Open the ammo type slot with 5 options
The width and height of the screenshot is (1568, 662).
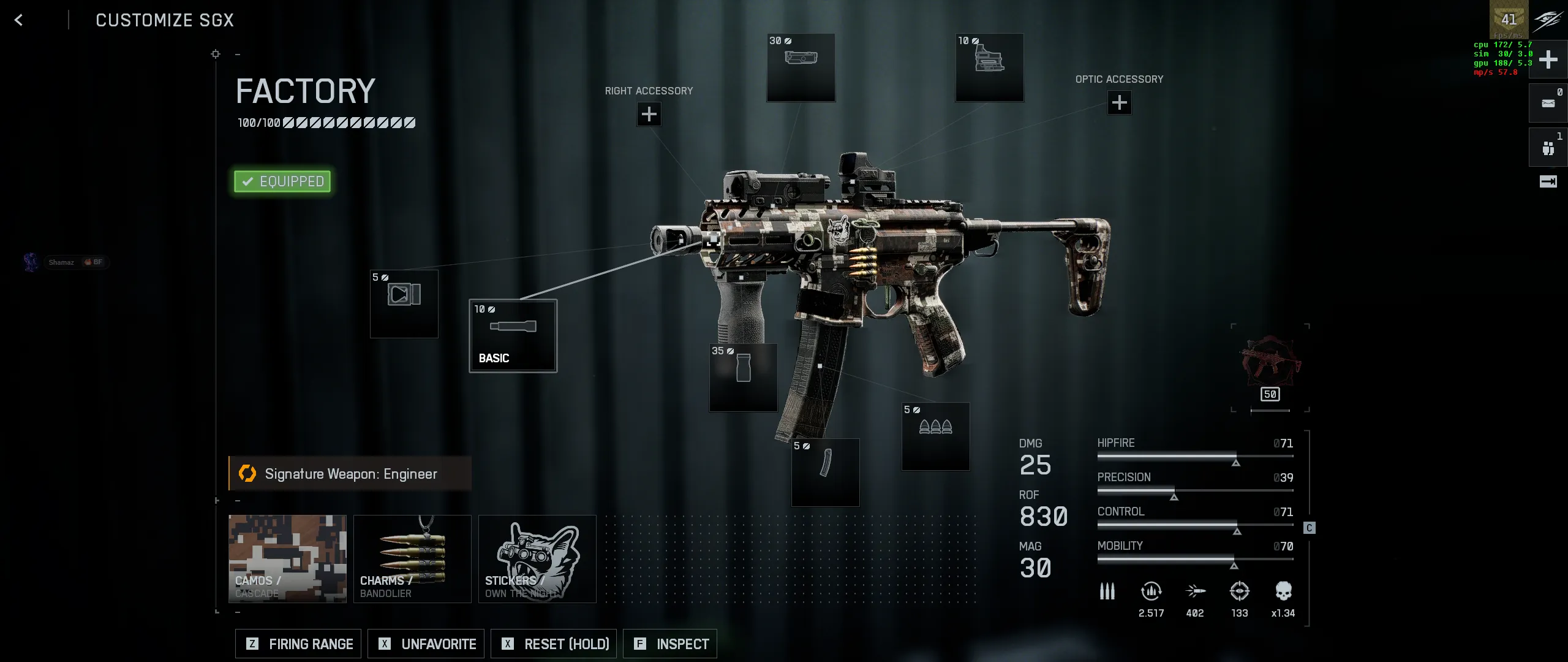tap(935, 436)
